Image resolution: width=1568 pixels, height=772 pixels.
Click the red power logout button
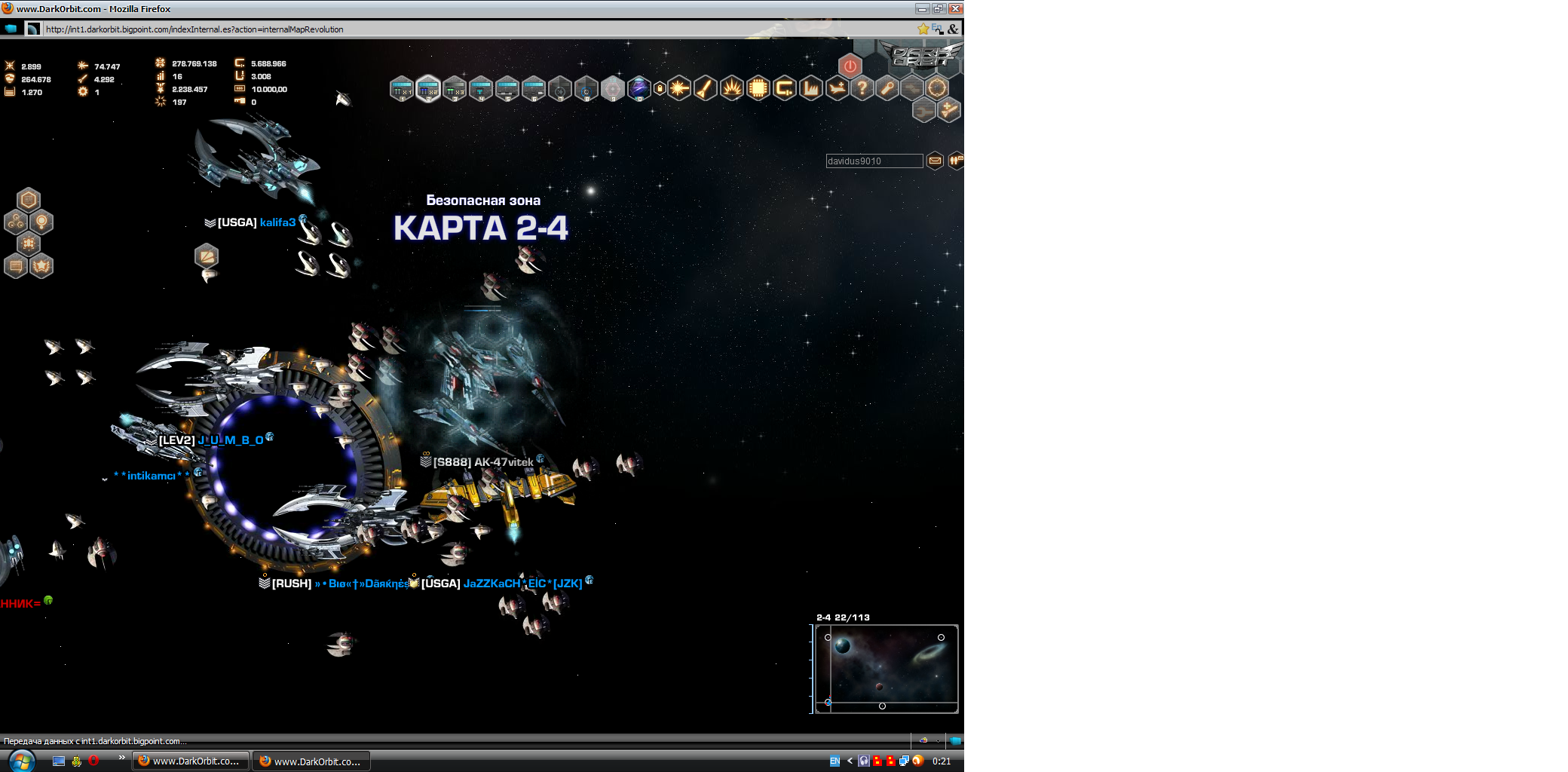(850, 66)
